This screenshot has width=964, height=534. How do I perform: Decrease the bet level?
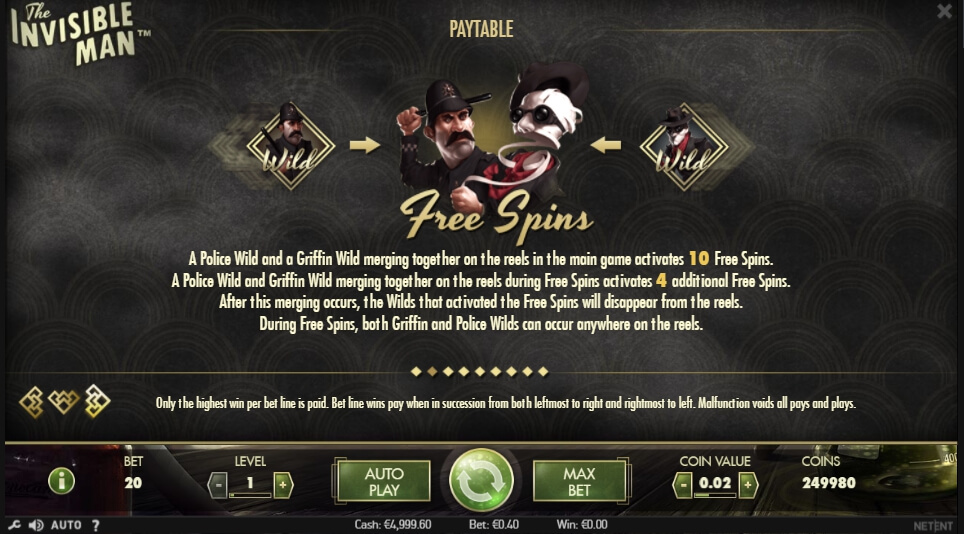click(218, 485)
